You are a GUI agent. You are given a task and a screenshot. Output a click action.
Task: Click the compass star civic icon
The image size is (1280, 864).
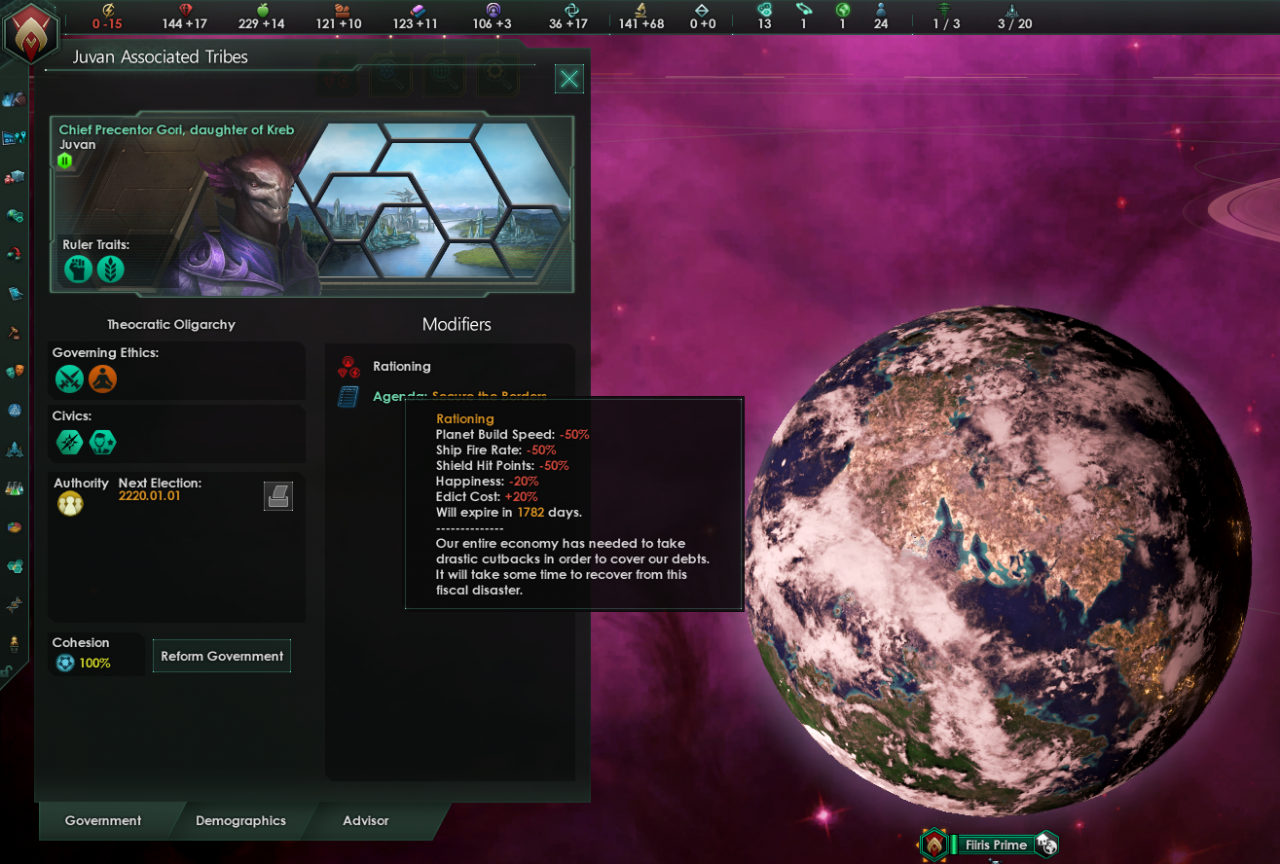[x=70, y=442]
